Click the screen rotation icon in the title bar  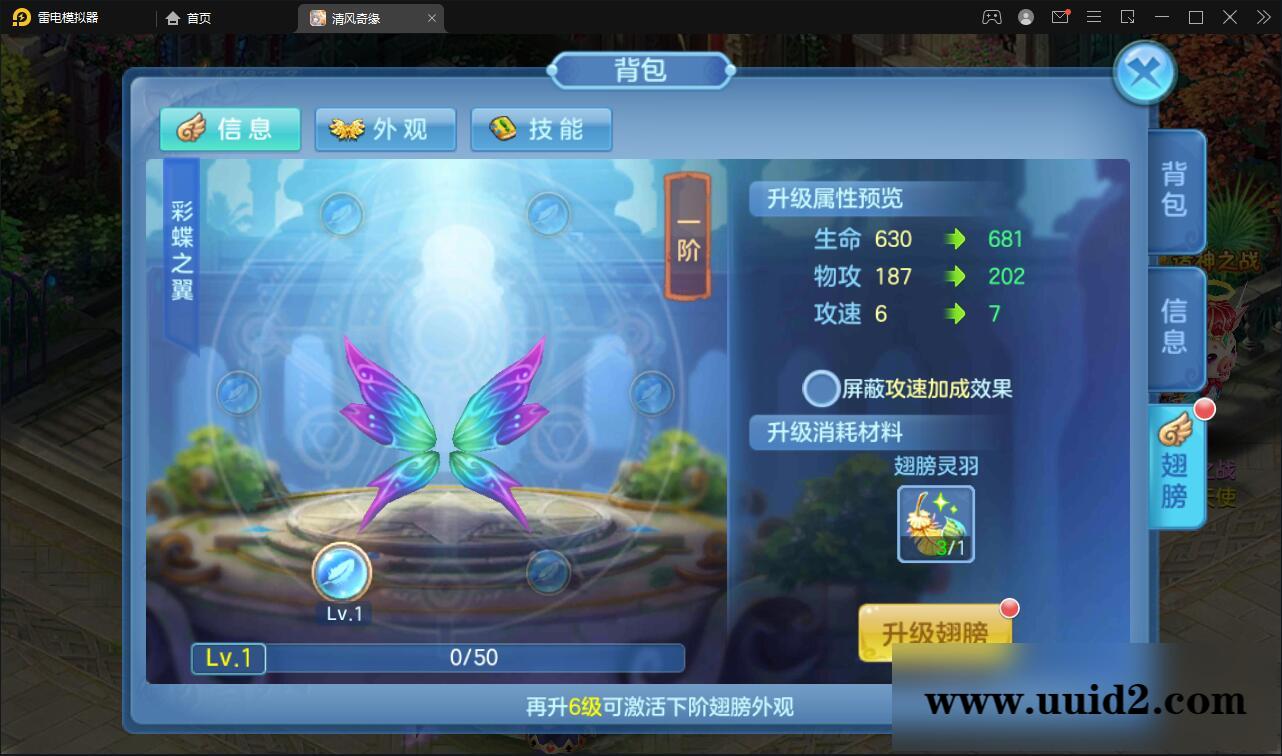(1128, 17)
